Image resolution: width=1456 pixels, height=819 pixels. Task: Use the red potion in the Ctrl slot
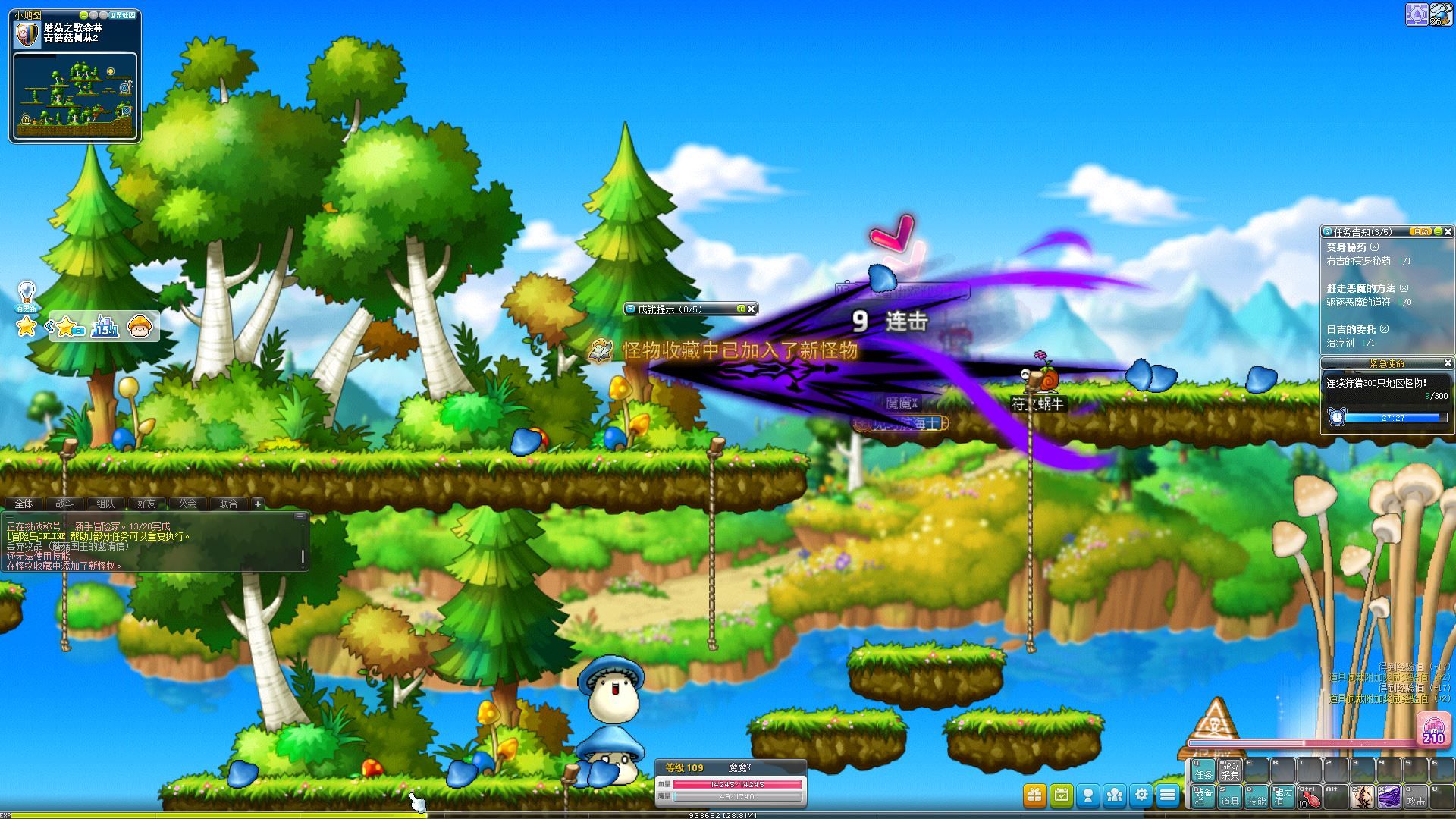(1310, 797)
